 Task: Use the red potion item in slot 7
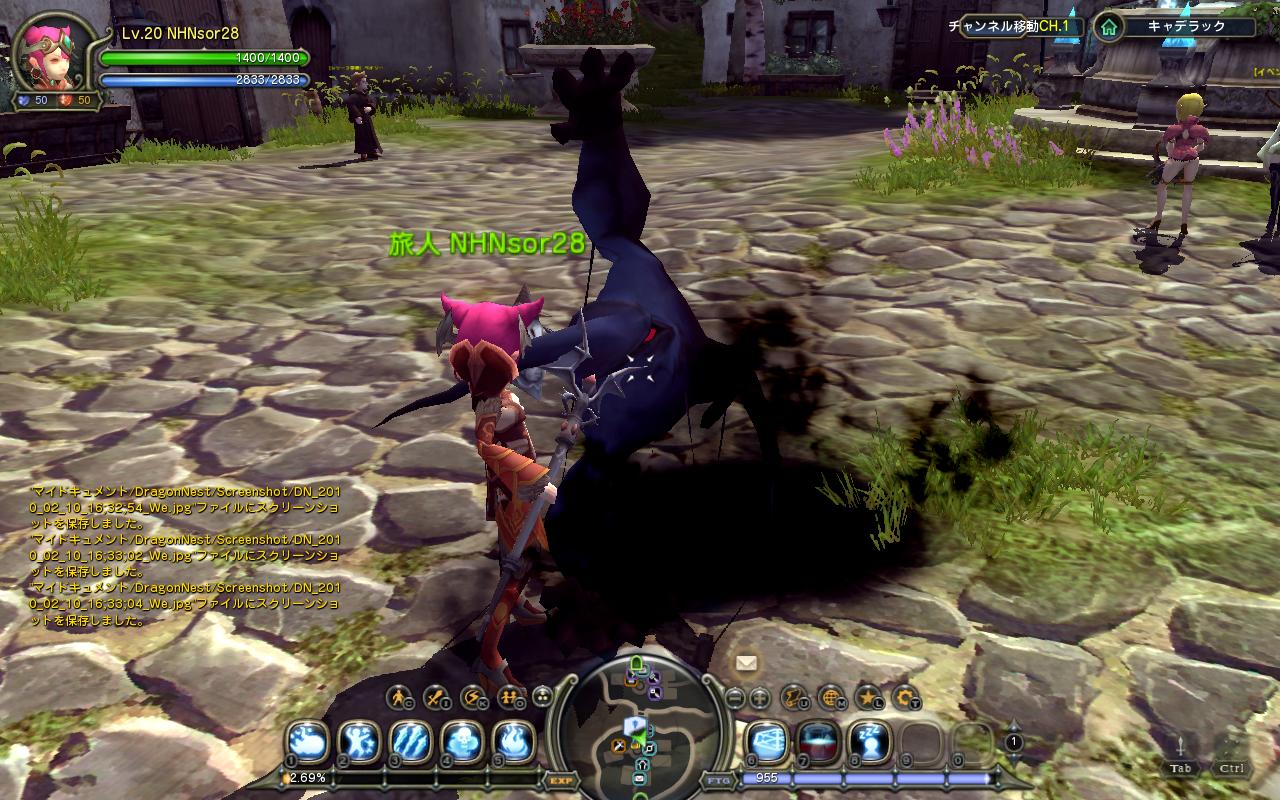point(818,741)
